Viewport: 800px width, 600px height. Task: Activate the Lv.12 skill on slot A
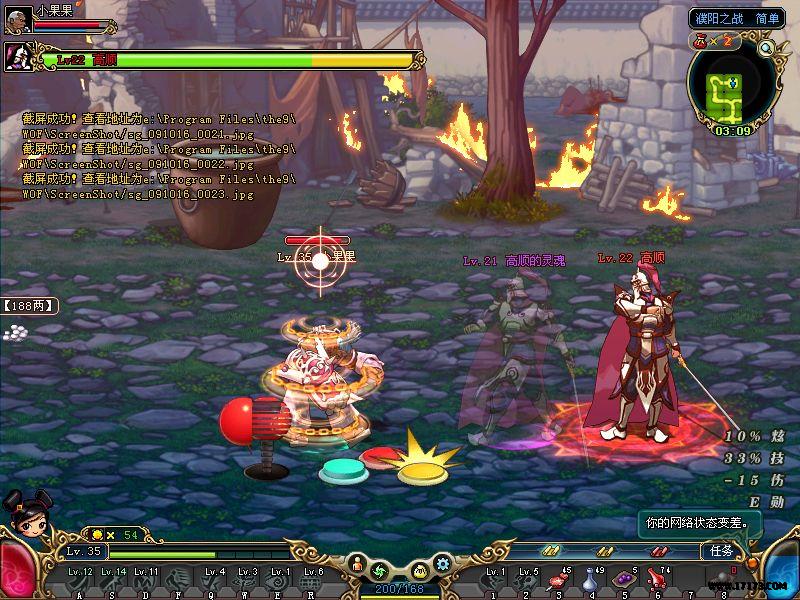[79, 581]
